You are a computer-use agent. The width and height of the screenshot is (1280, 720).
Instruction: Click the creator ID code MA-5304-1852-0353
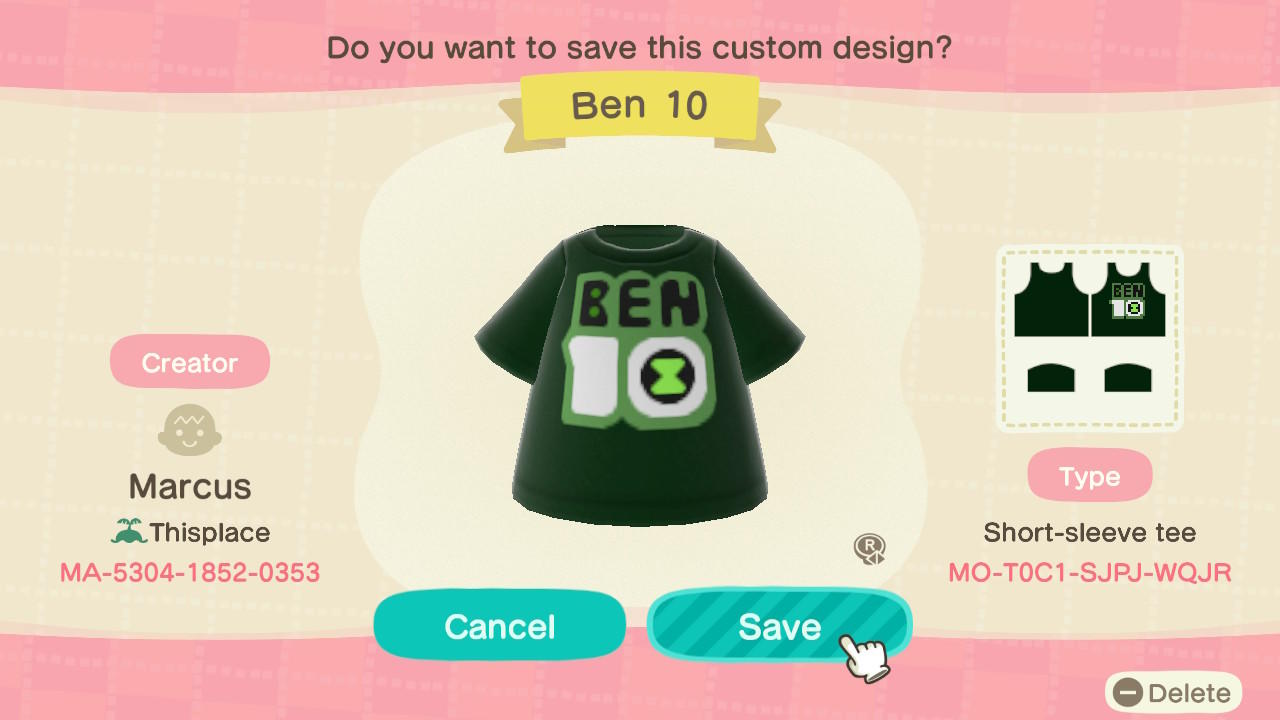point(189,572)
